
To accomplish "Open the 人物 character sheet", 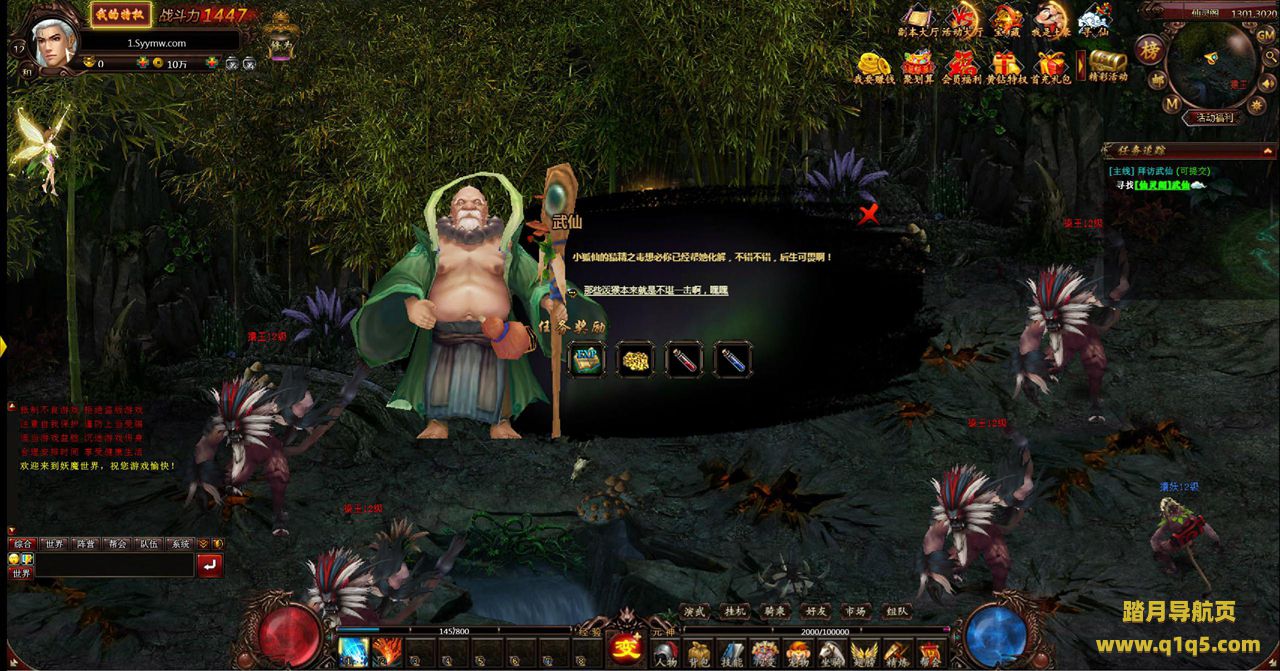I will (666, 654).
